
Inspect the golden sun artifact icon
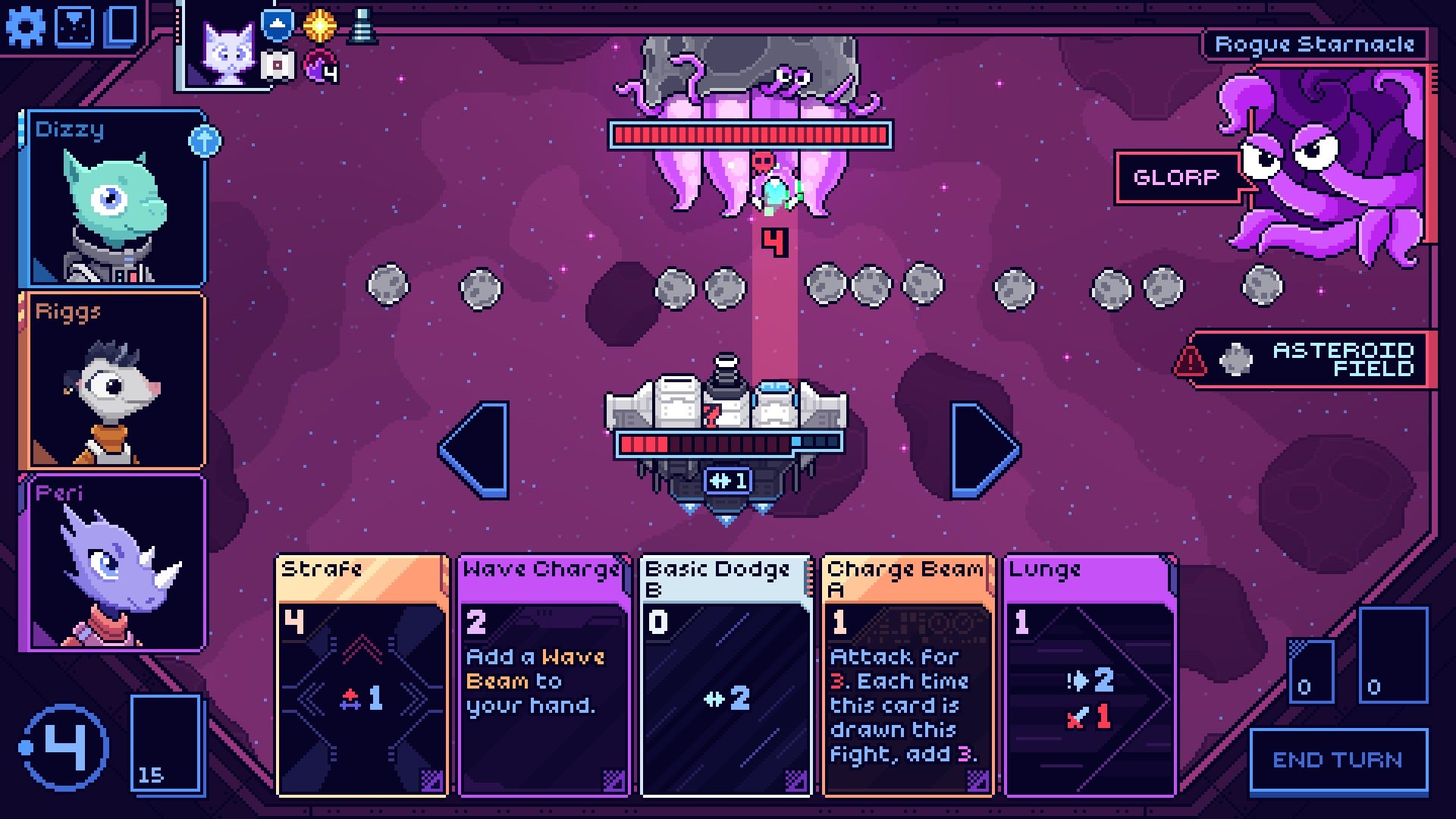click(x=319, y=25)
